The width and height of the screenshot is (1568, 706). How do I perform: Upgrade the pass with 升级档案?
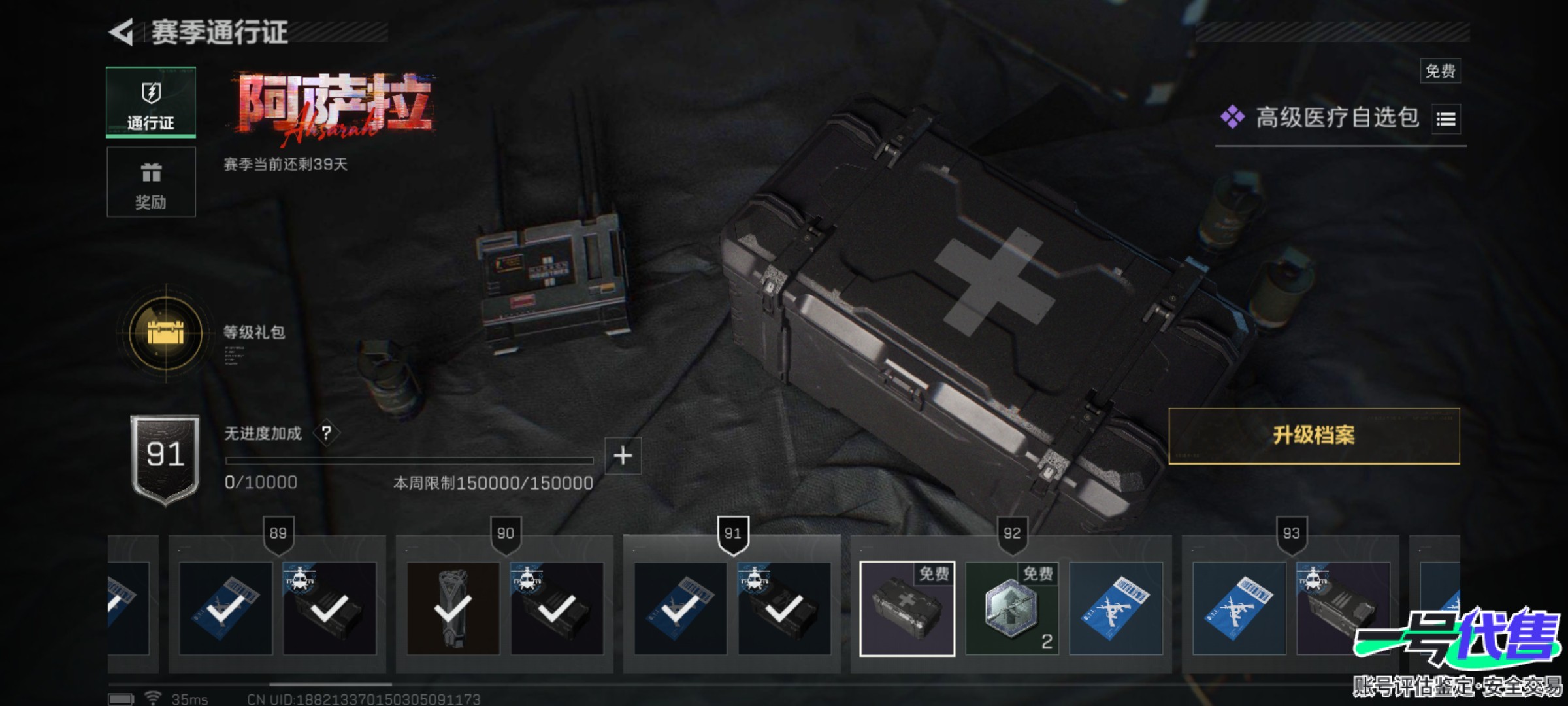(1313, 436)
